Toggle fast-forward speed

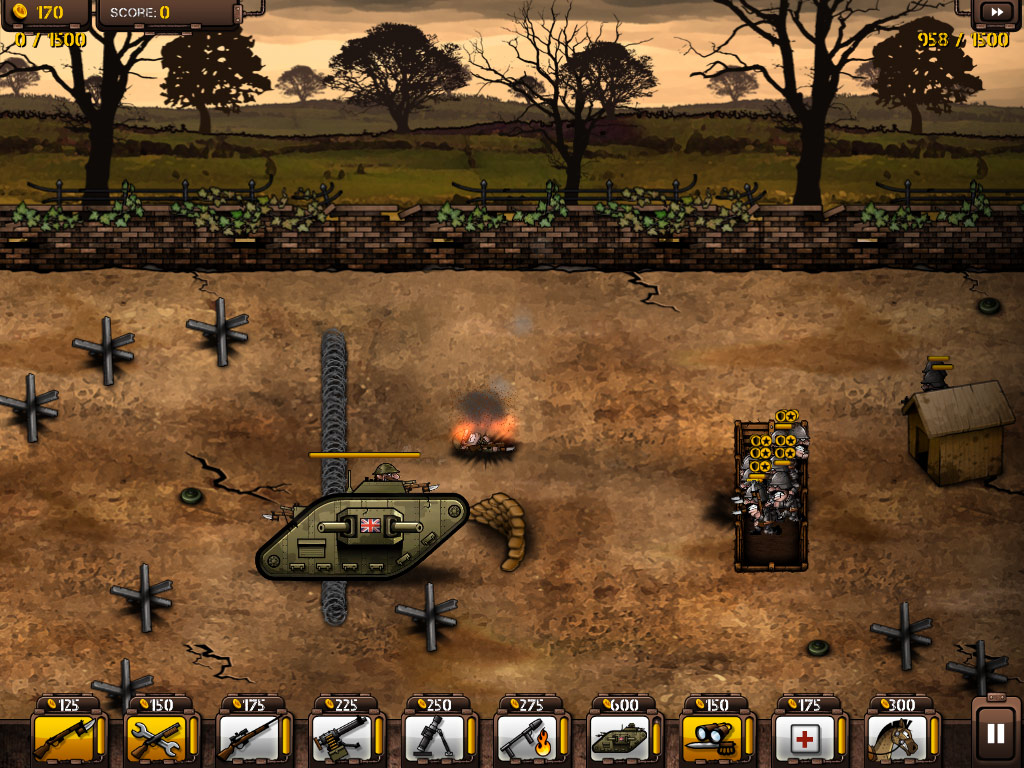[996, 12]
